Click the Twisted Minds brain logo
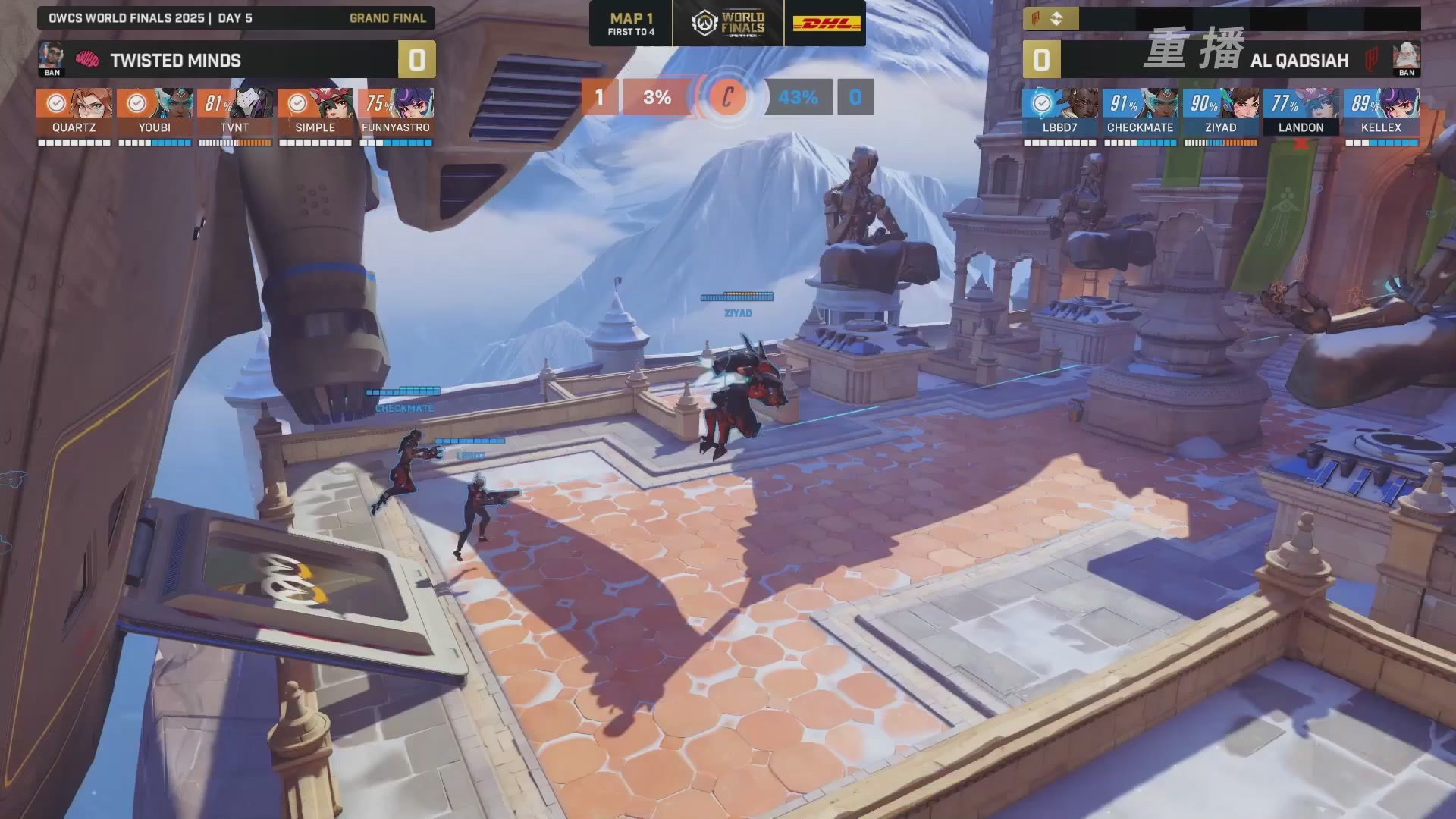 click(x=87, y=59)
